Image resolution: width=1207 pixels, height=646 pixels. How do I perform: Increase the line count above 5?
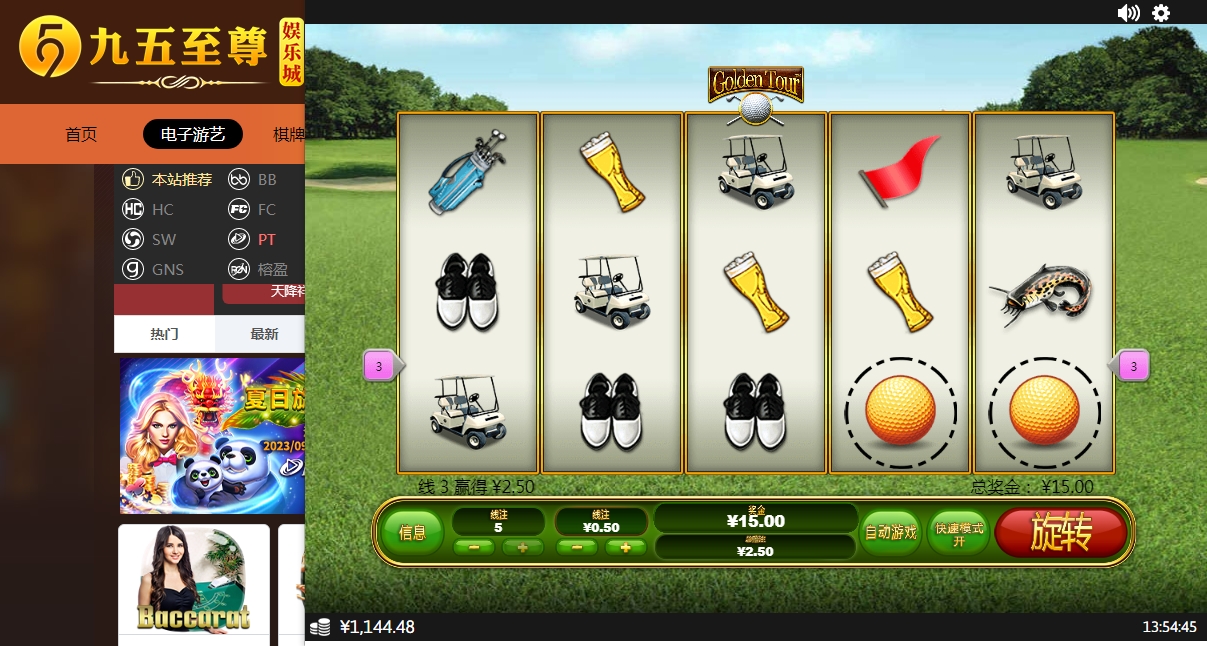[522, 547]
